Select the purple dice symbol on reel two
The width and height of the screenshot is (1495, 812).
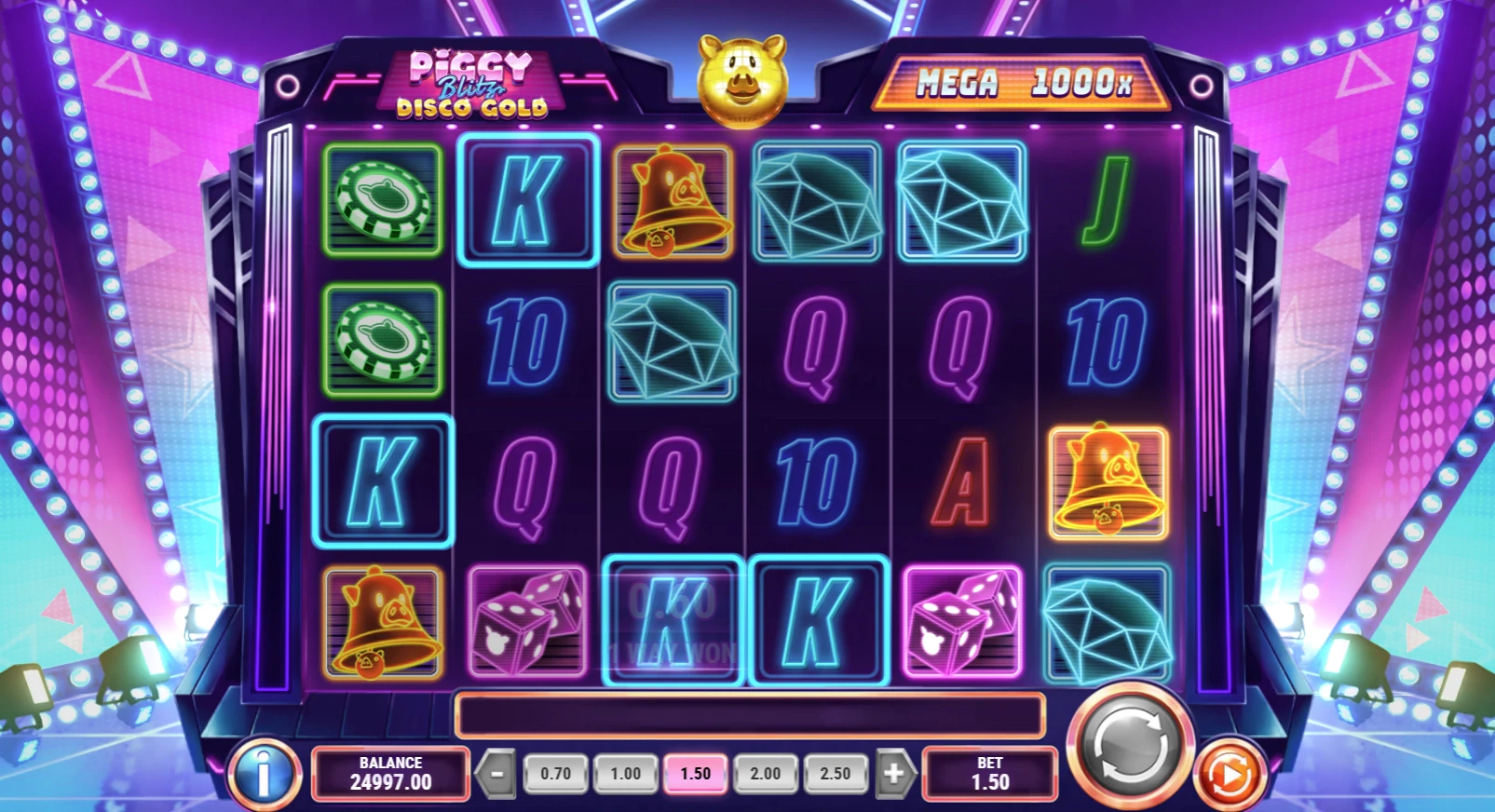coord(526,622)
